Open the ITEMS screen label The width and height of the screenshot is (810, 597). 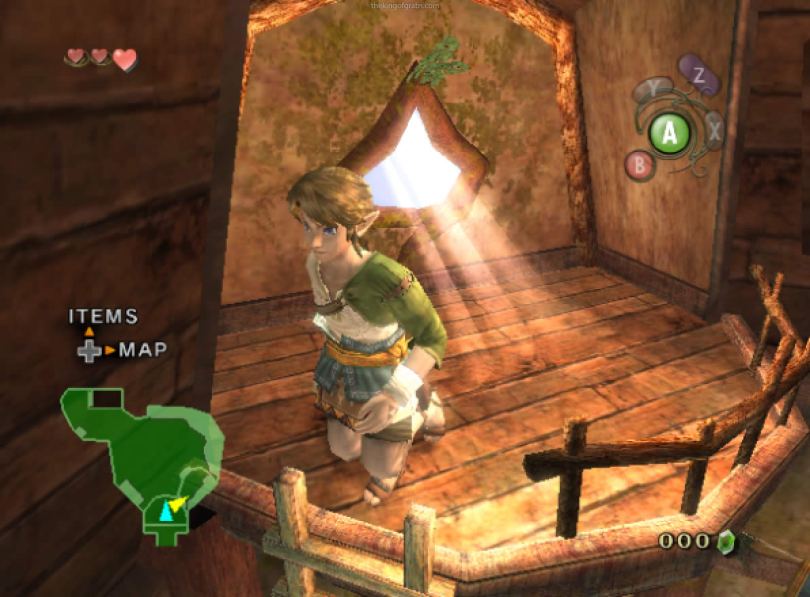[x=103, y=317]
